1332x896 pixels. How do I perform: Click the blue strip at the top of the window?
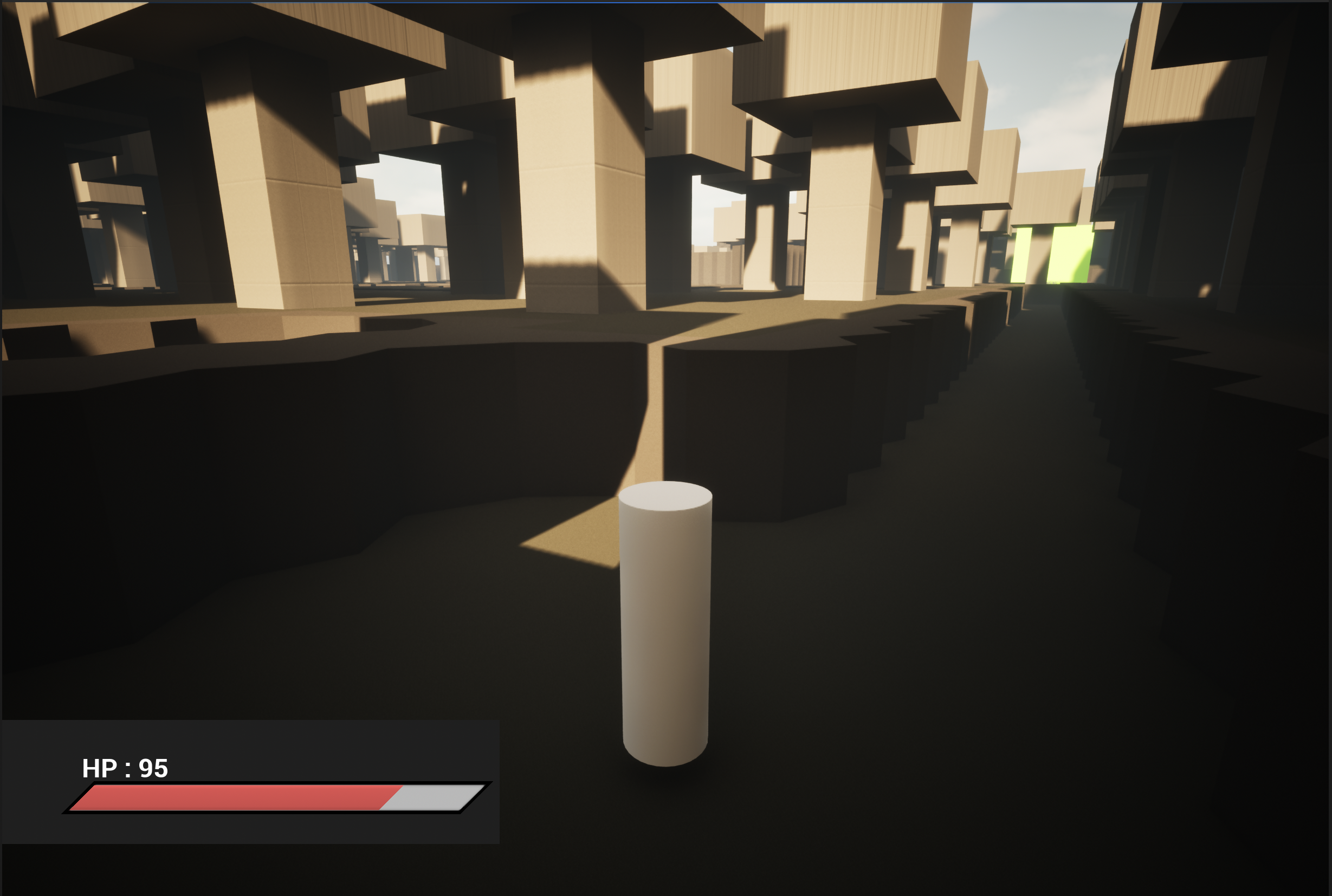coord(666,2)
